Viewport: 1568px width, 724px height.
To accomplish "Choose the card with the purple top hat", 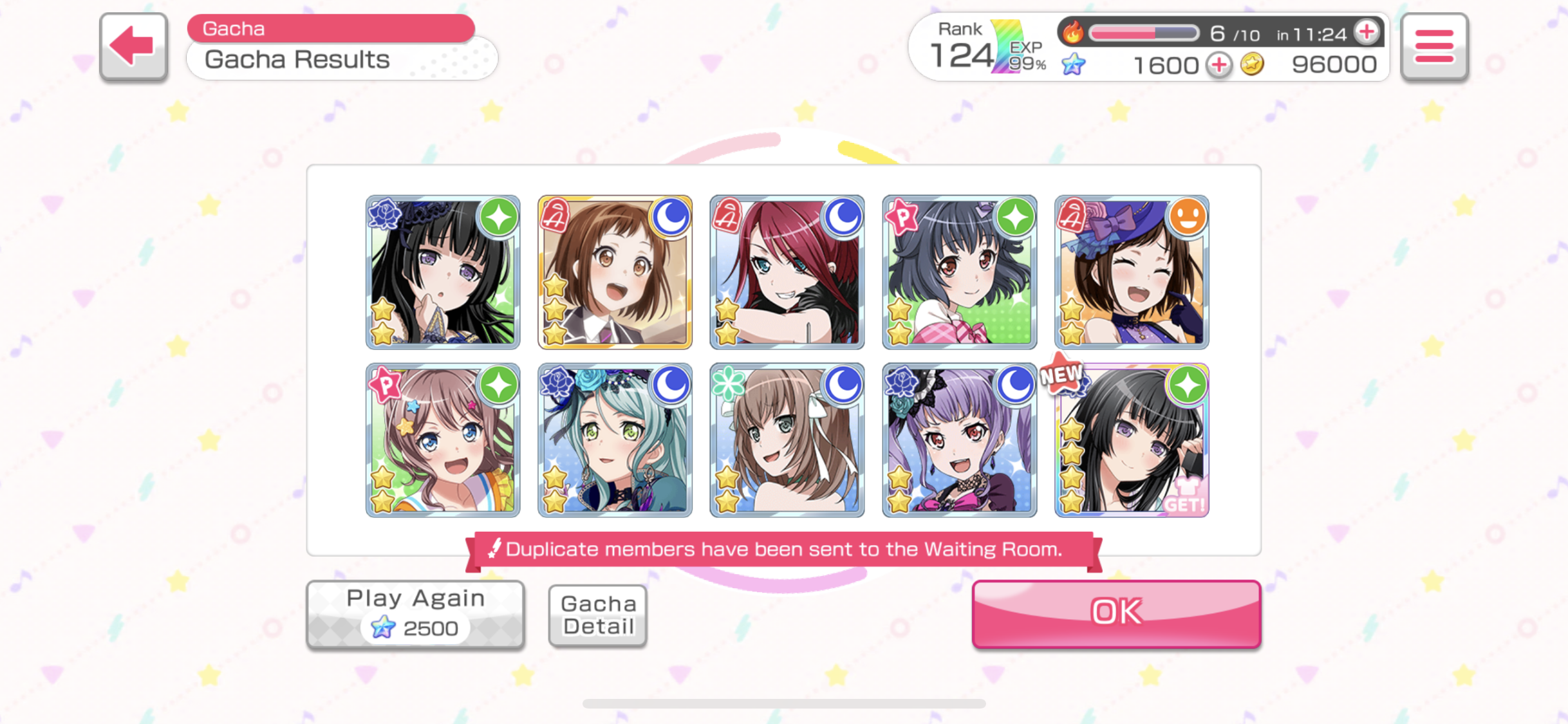I will click(x=1131, y=272).
